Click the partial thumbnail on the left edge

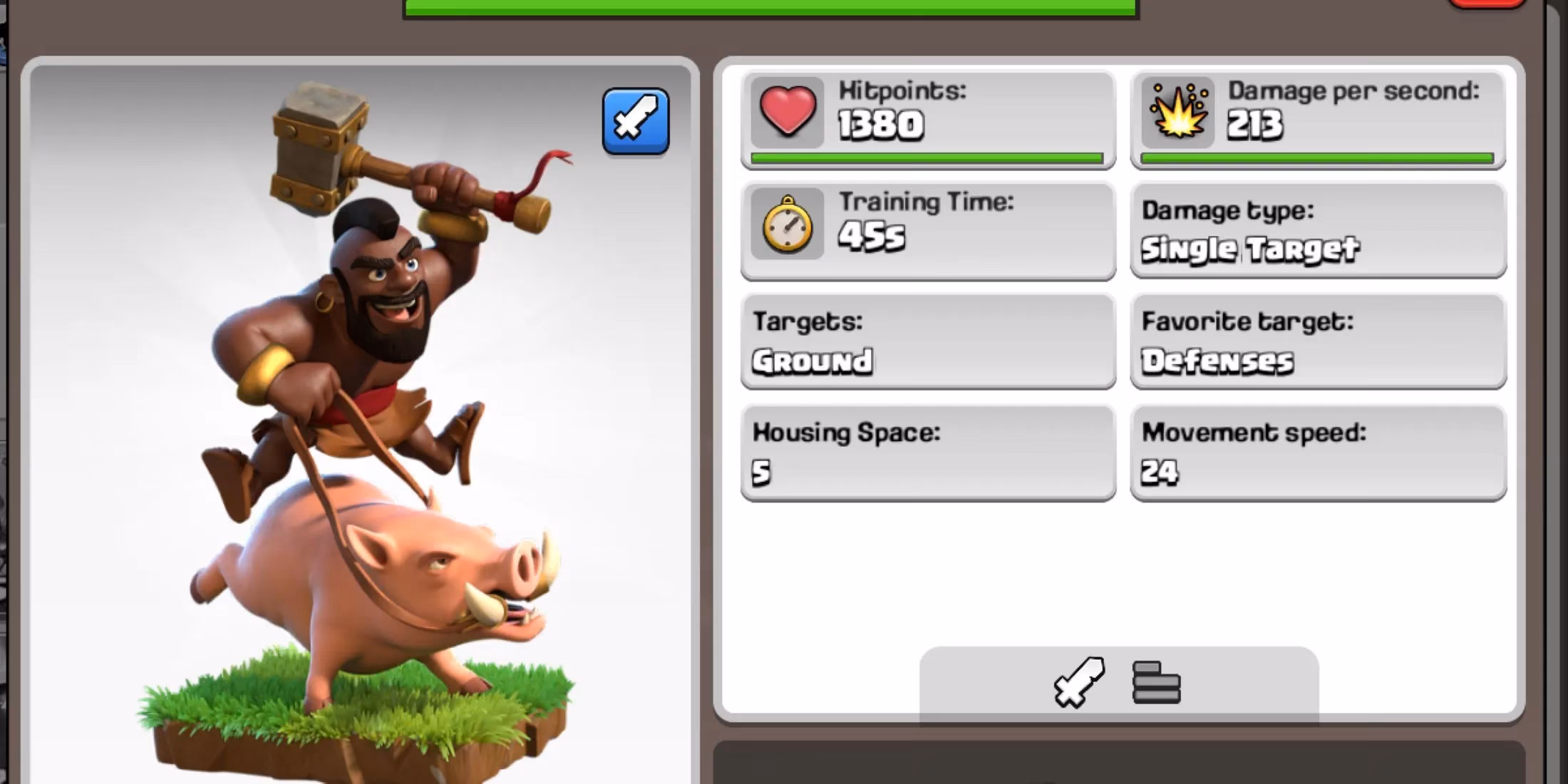[x=6, y=392]
